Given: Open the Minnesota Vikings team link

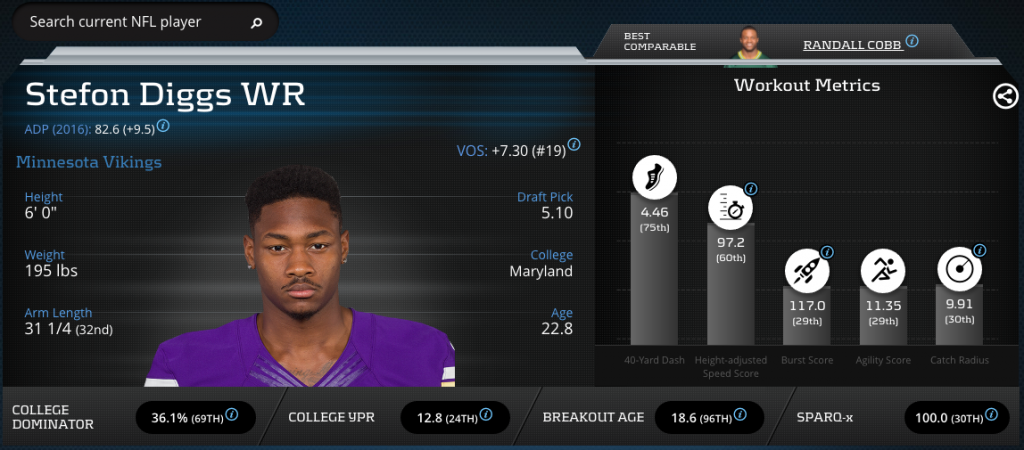Looking at the screenshot, I should pos(89,162).
